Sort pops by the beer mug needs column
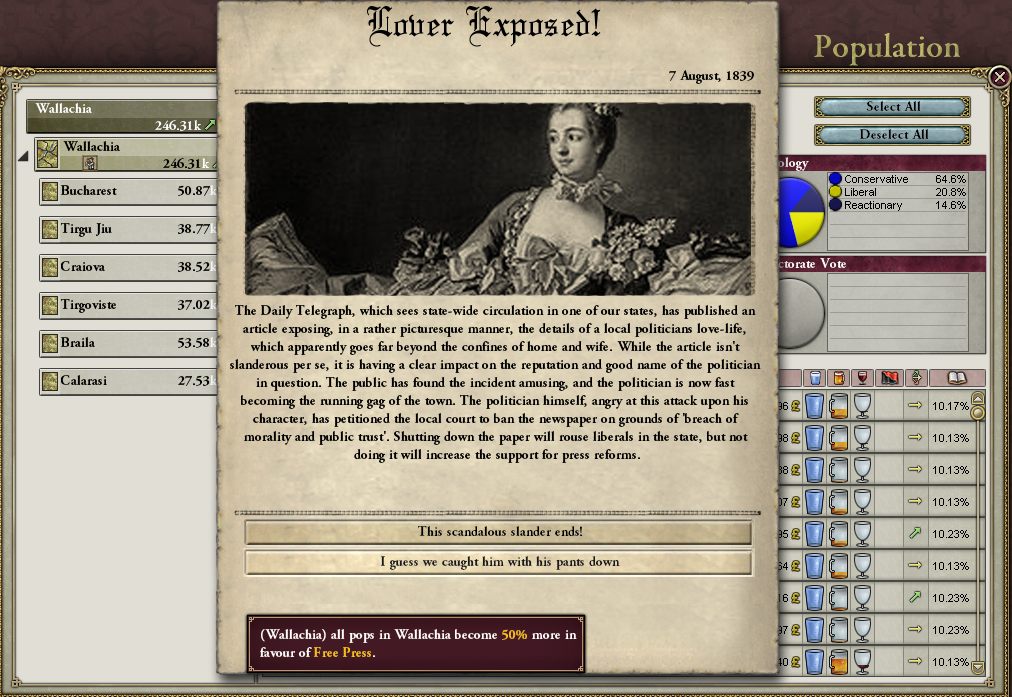This screenshot has width=1012, height=697. click(x=839, y=378)
